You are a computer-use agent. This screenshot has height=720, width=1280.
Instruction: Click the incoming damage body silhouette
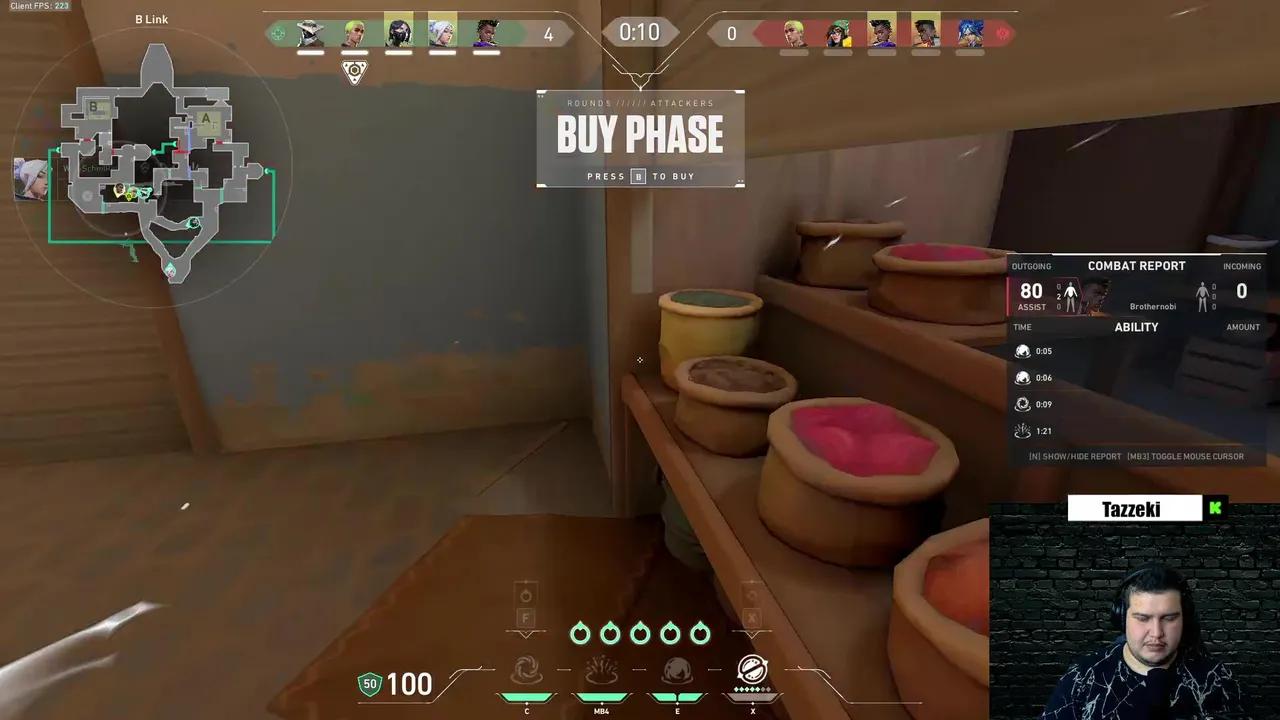coord(1204,292)
